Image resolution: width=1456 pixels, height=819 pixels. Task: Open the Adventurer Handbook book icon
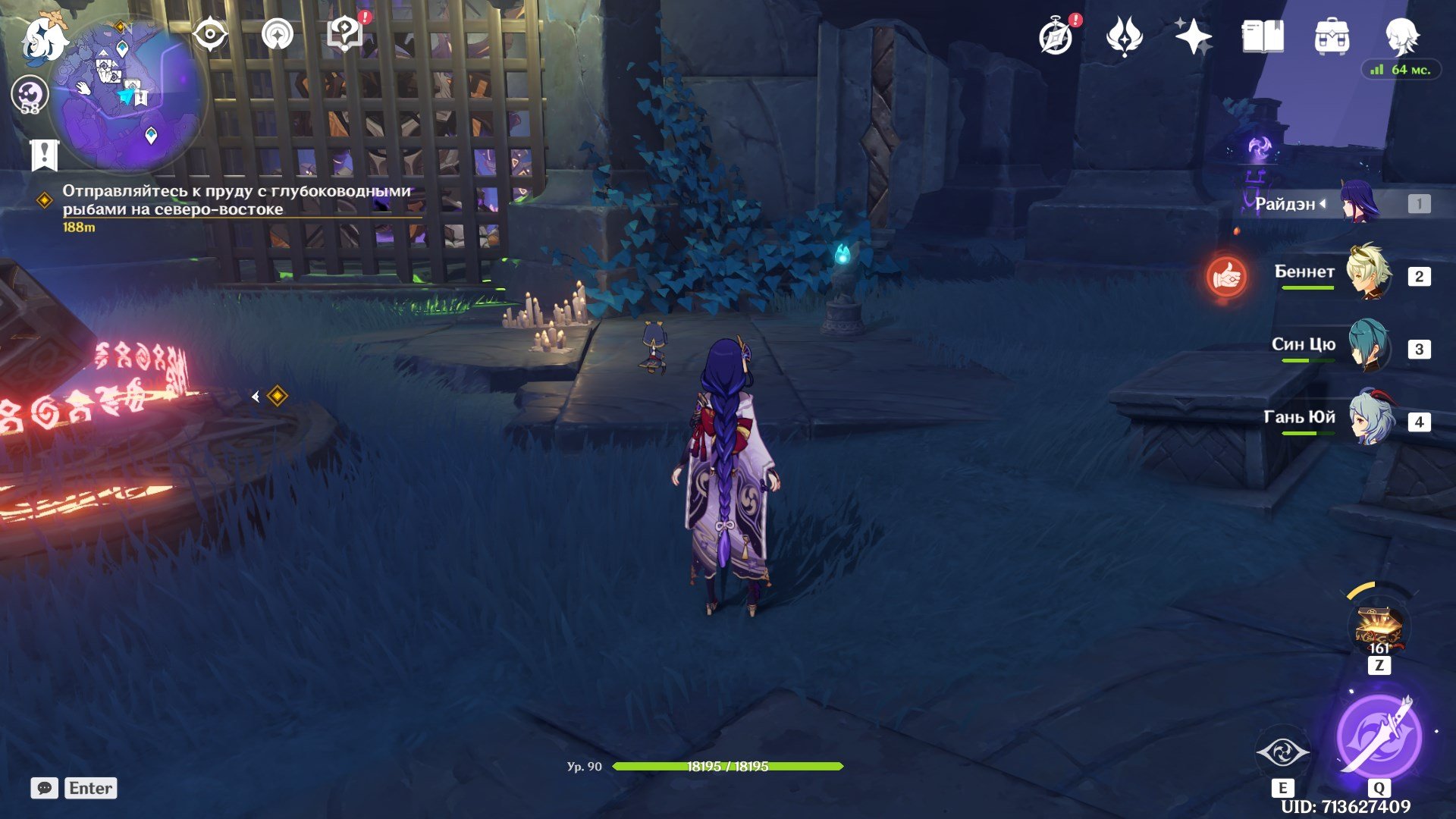point(1262,36)
